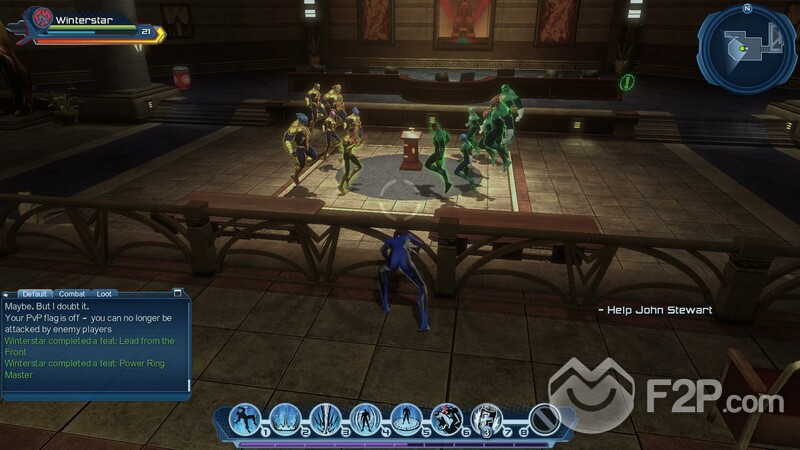Maximize the chat window with its corner button
800x450 pixels.
[x=178, y=293]
